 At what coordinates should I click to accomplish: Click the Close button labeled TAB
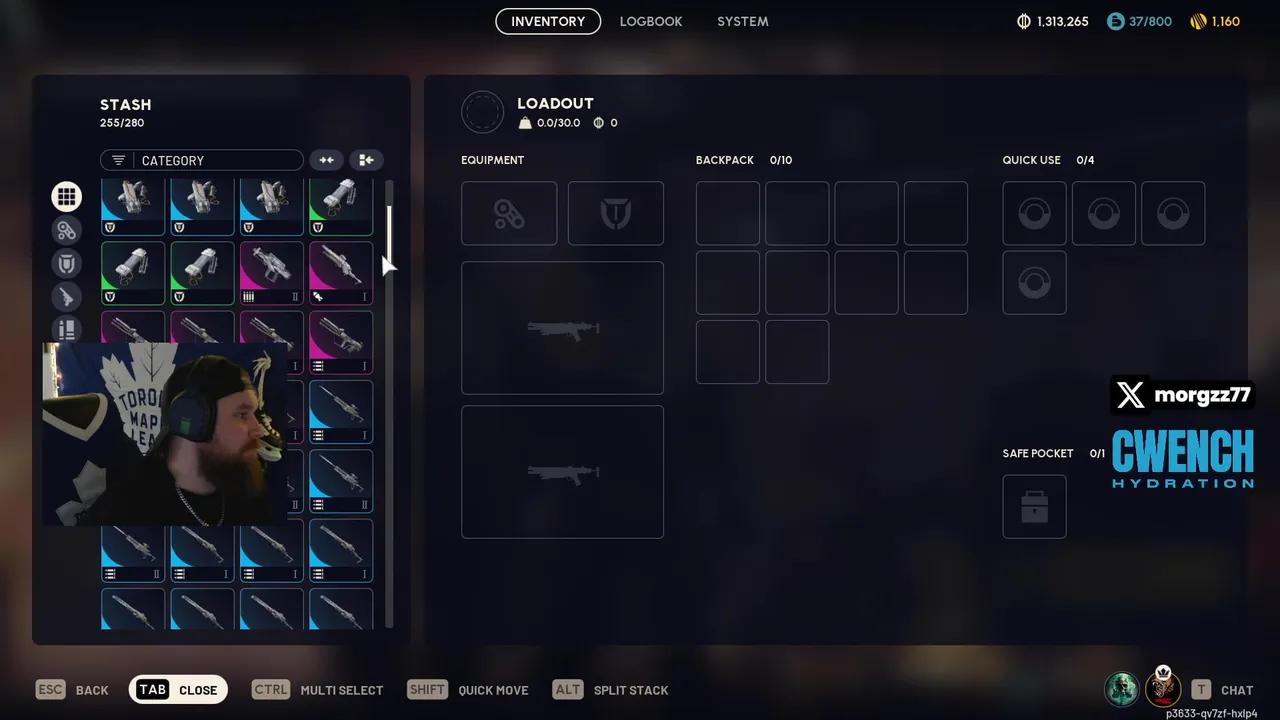(178, 690)
